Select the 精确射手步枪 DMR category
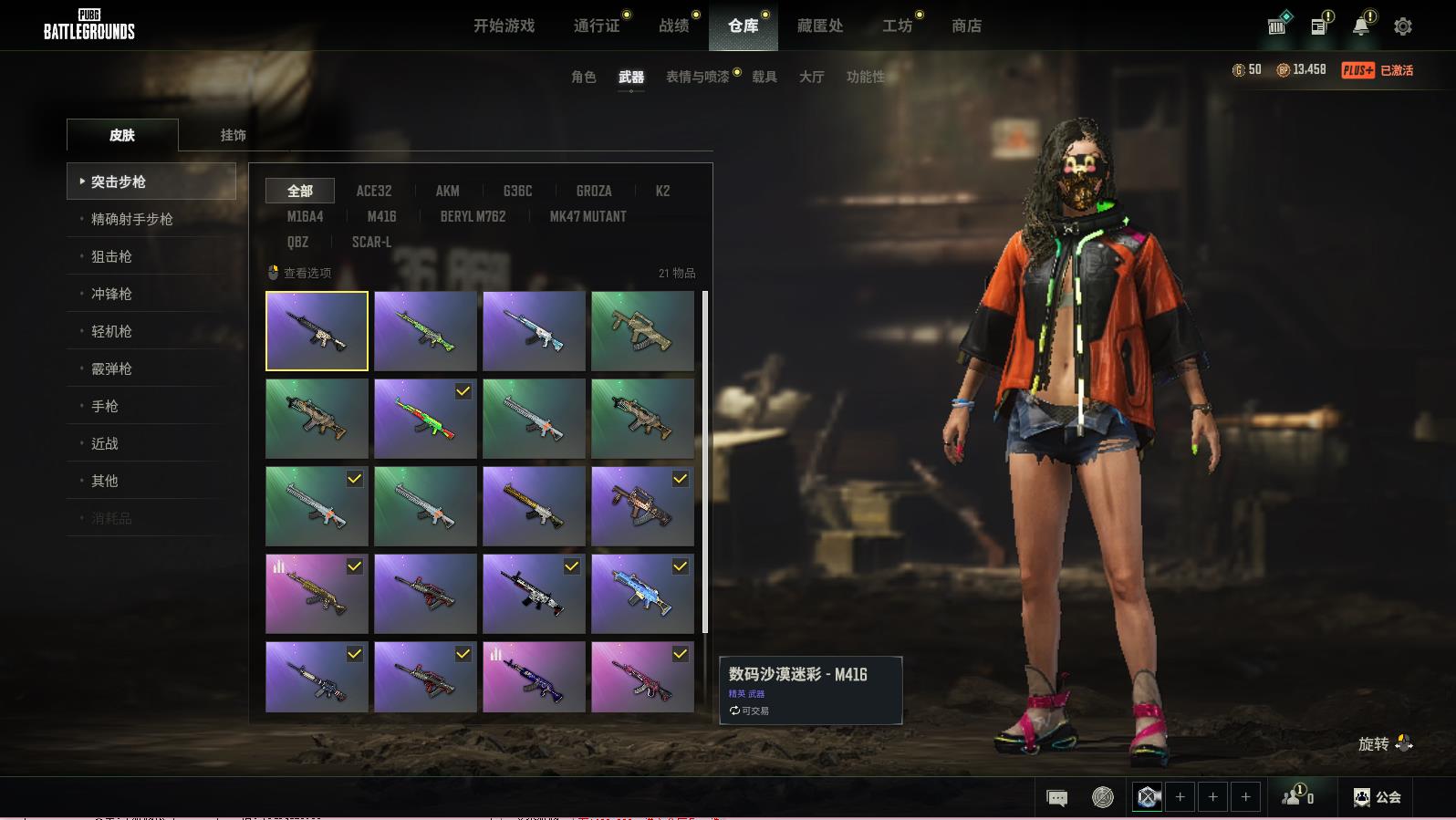The width and height of the screenshot is (1456, 820). [x=131, y=220]
